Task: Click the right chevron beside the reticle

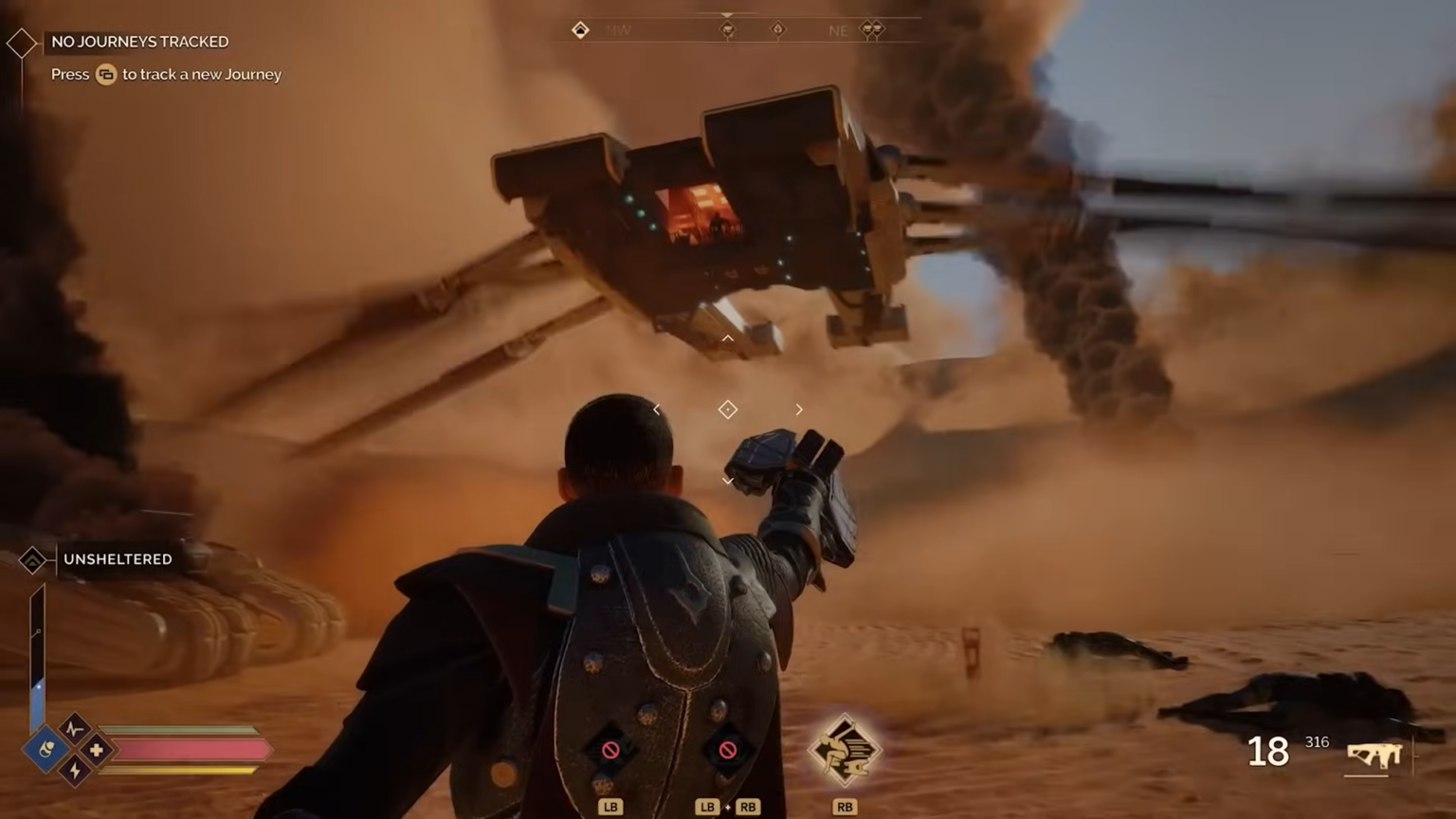Action: tap(799, 409)
